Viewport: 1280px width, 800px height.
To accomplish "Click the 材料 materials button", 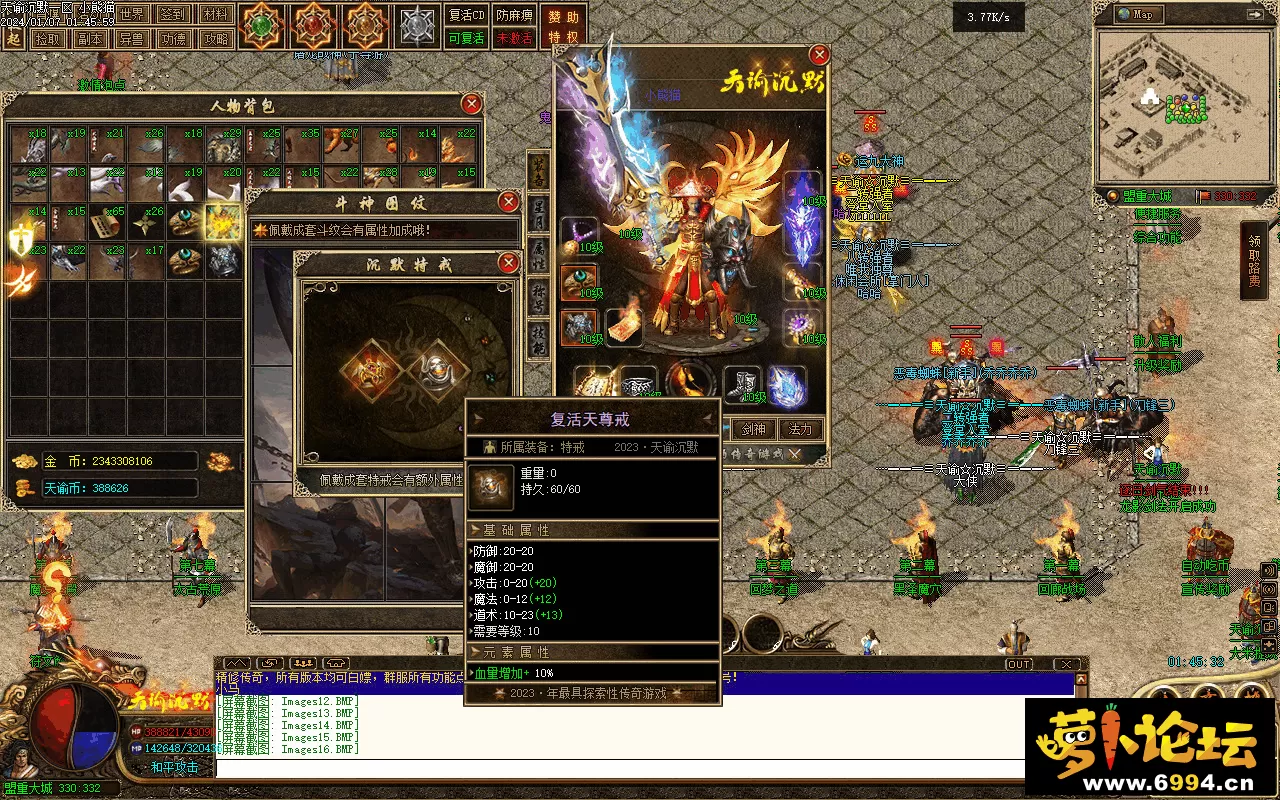I will [213, 15].
